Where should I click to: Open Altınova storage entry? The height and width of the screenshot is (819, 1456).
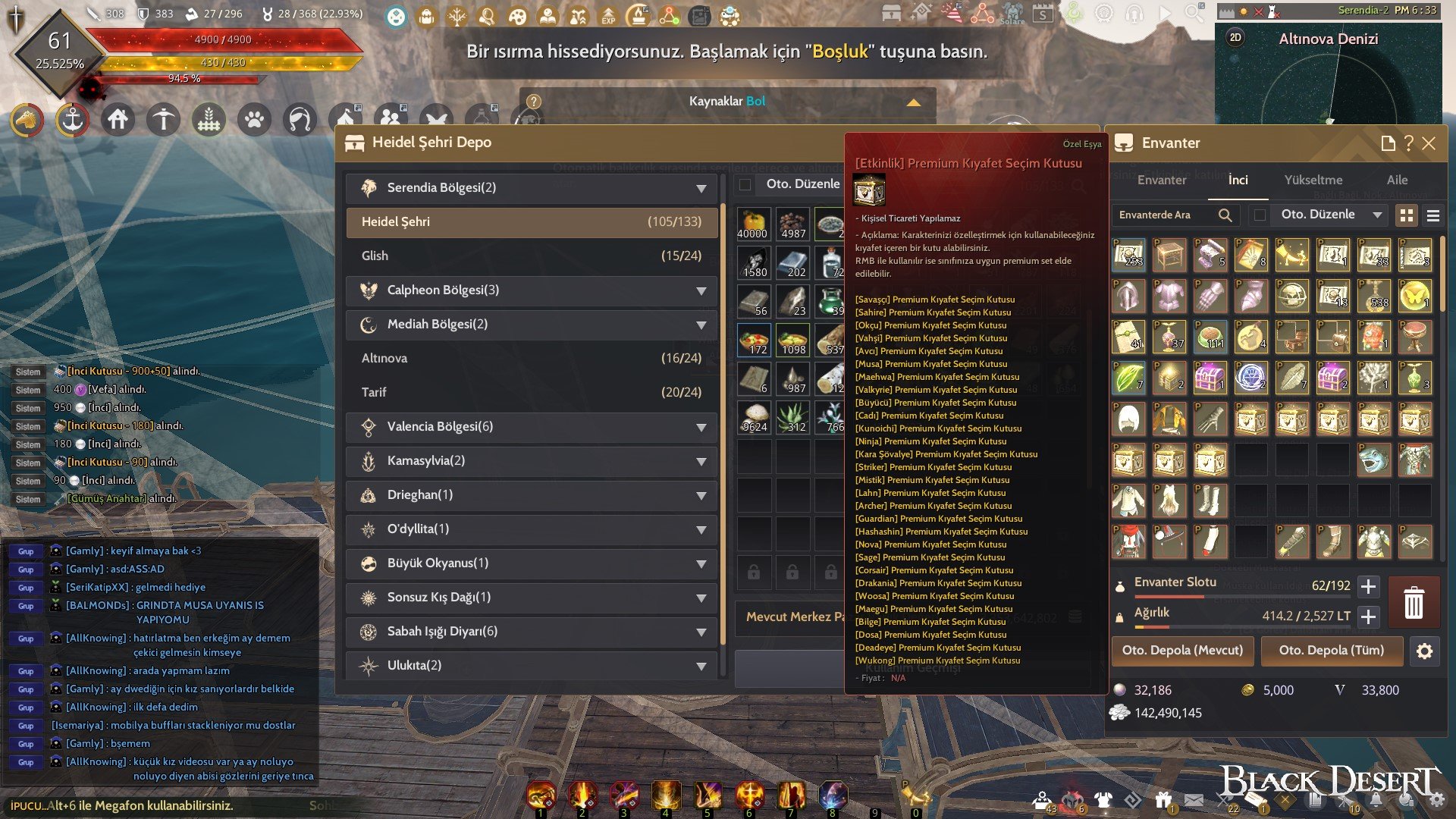tap(531, 359)
